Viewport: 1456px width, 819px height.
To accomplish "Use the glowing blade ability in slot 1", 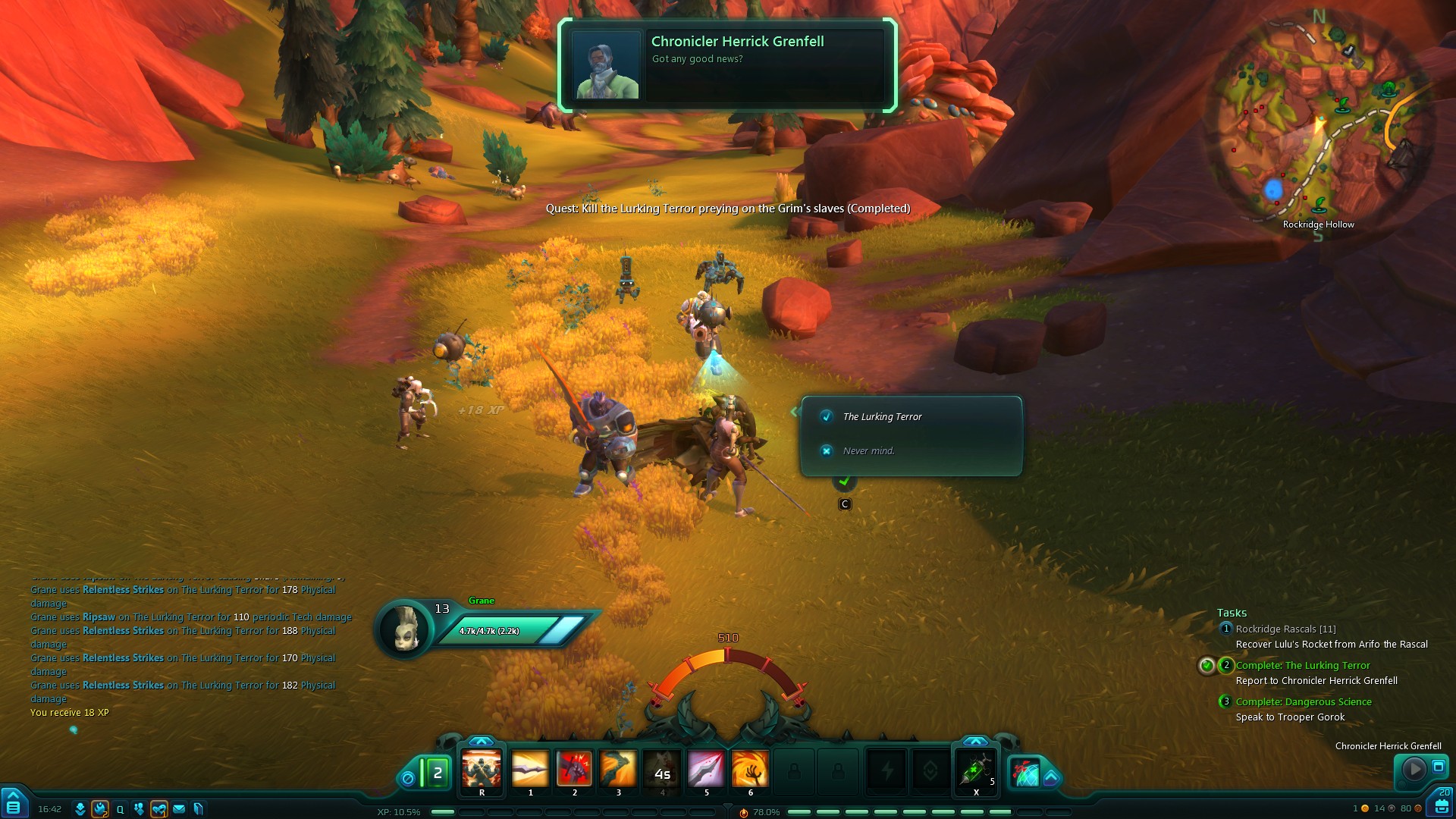I will click(x=530, y=770).
